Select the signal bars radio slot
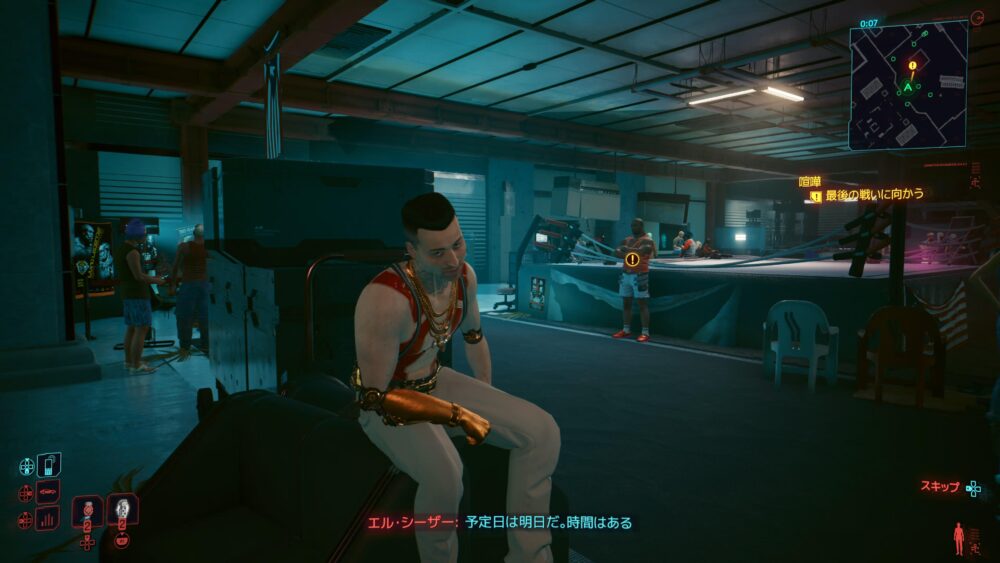This screenshot has height=563, width=1000. click(48, 518)
